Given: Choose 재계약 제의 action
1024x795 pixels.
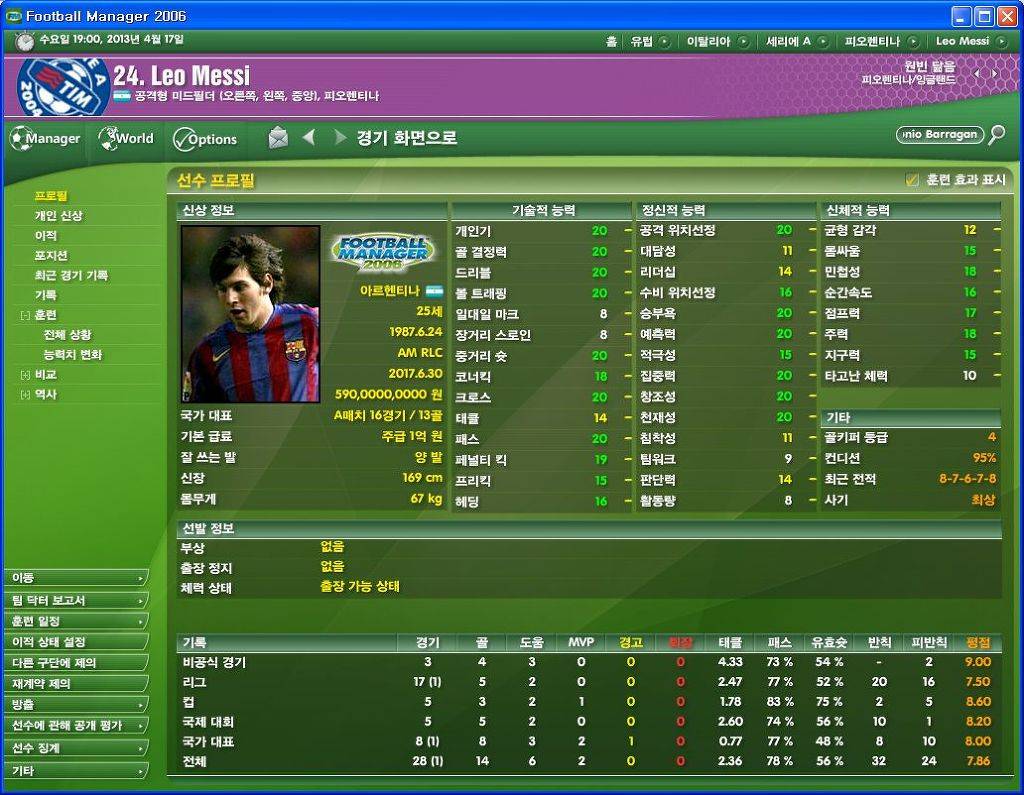Looking at the screenshot, I should 76,684.
